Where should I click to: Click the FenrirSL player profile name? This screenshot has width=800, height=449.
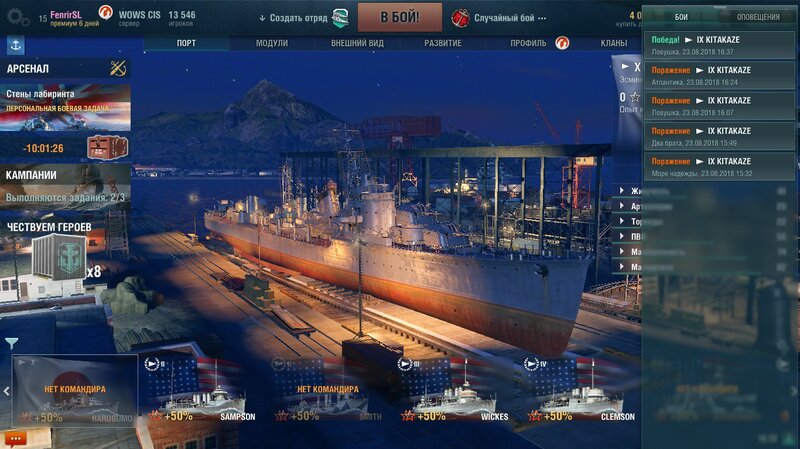tap(66, 13)
